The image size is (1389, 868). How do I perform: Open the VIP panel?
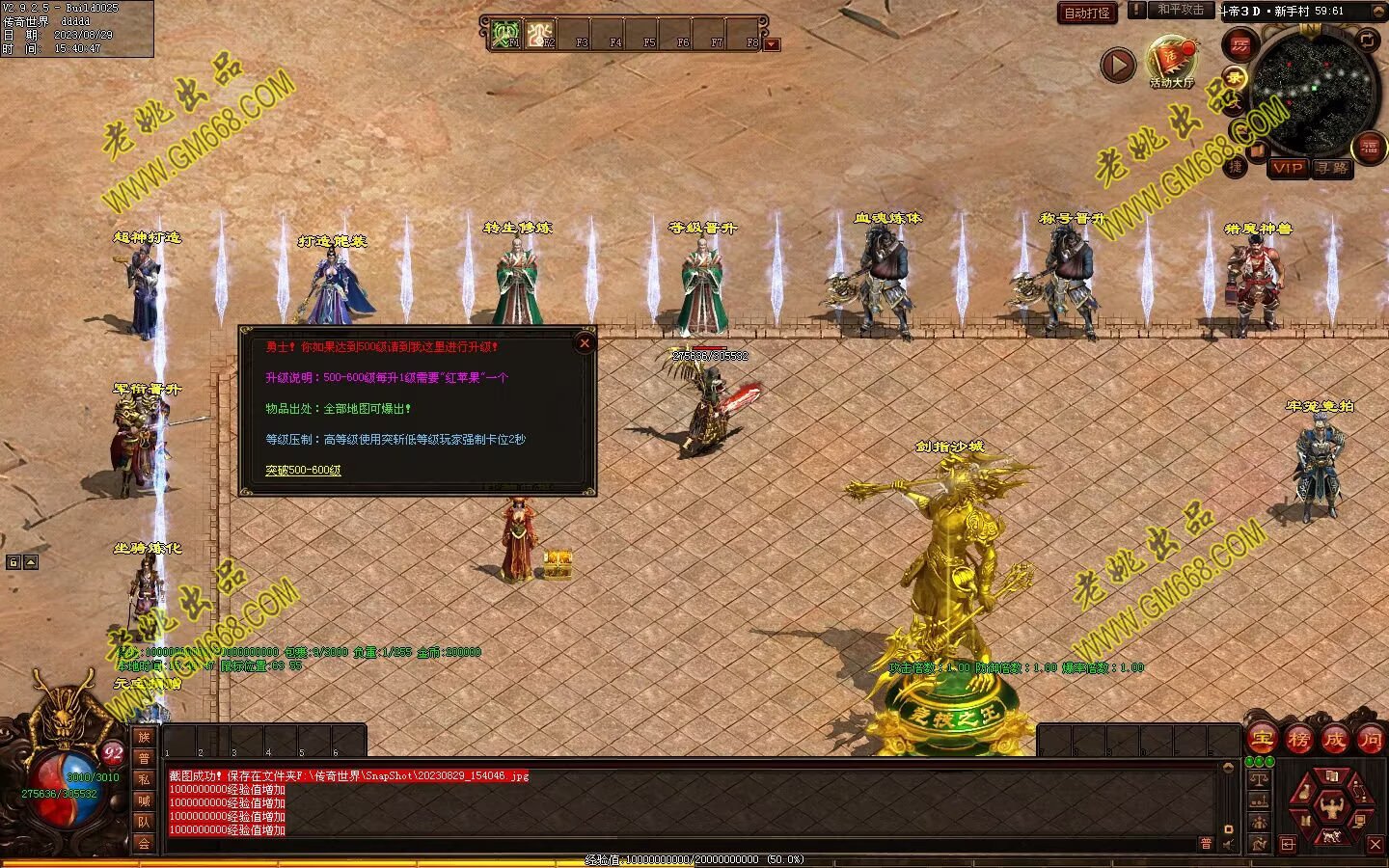click(1287, 168)
